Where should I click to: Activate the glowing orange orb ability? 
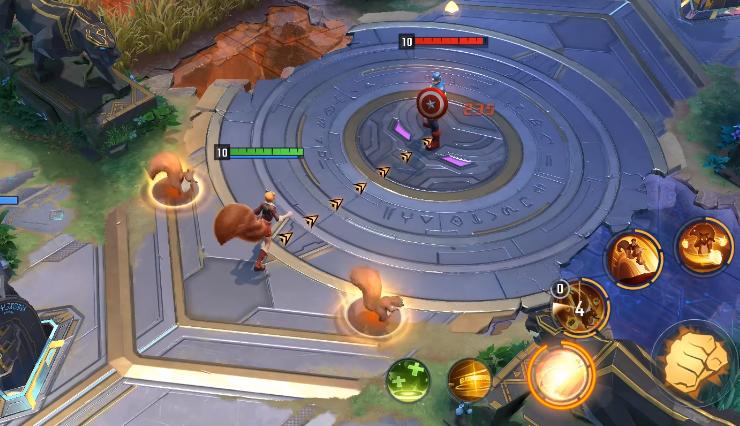pyautogui.click(x=561, y=374)
